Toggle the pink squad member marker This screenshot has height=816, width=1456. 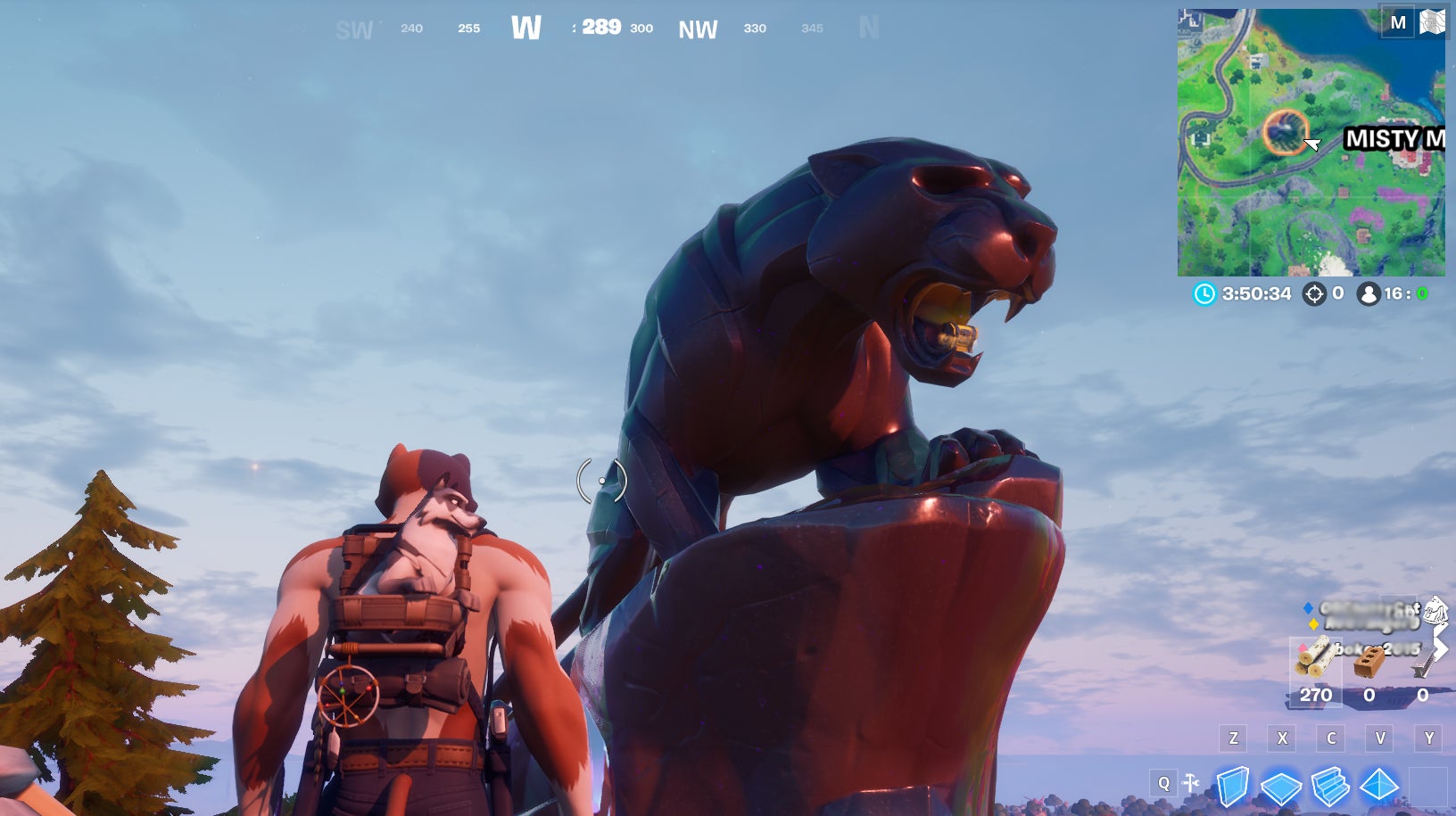point(1303,647)
